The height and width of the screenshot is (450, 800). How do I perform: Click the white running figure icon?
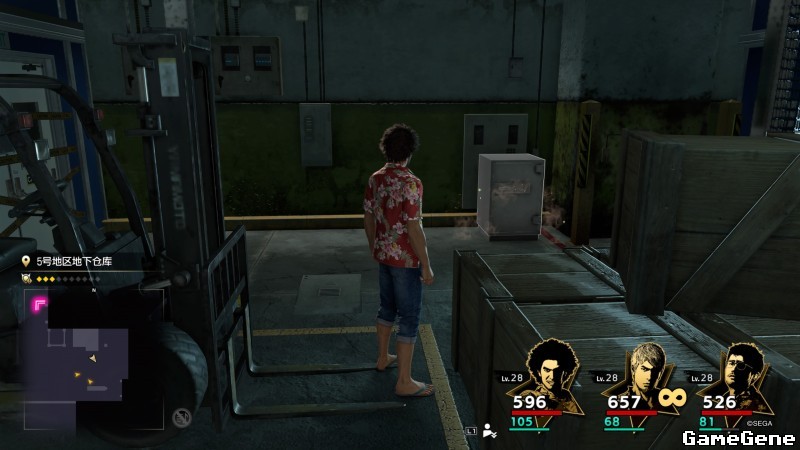[x=490, y=431]
